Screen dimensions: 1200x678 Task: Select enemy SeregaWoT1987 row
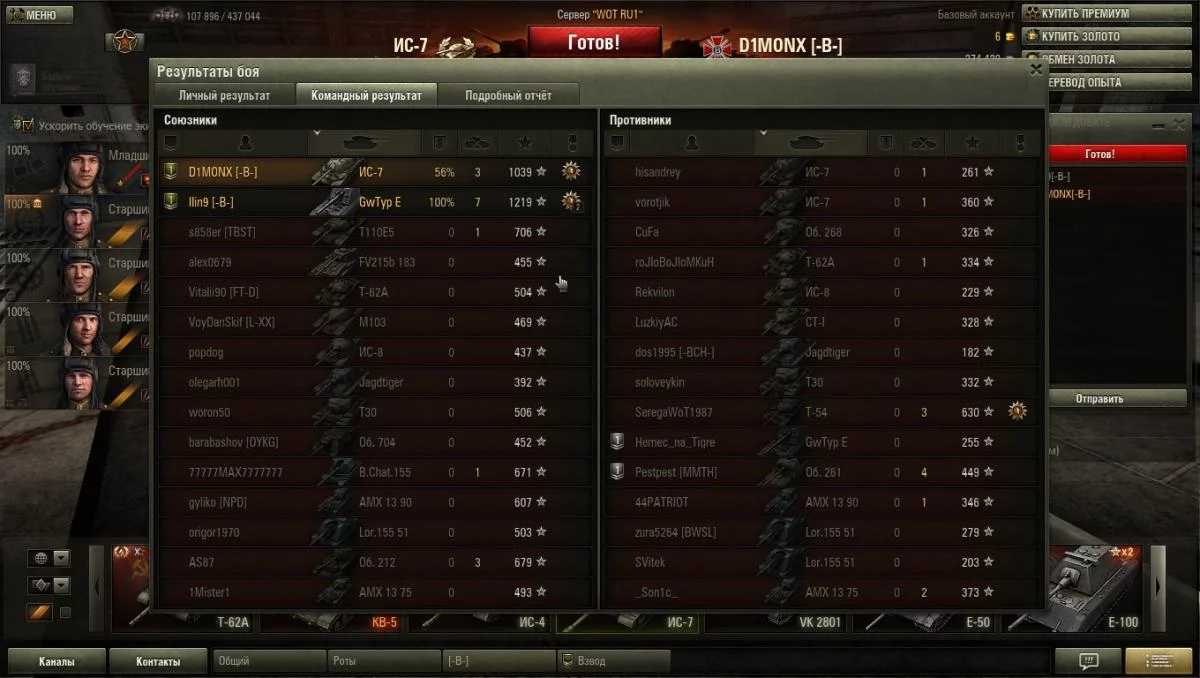click(x=820, y=412)
